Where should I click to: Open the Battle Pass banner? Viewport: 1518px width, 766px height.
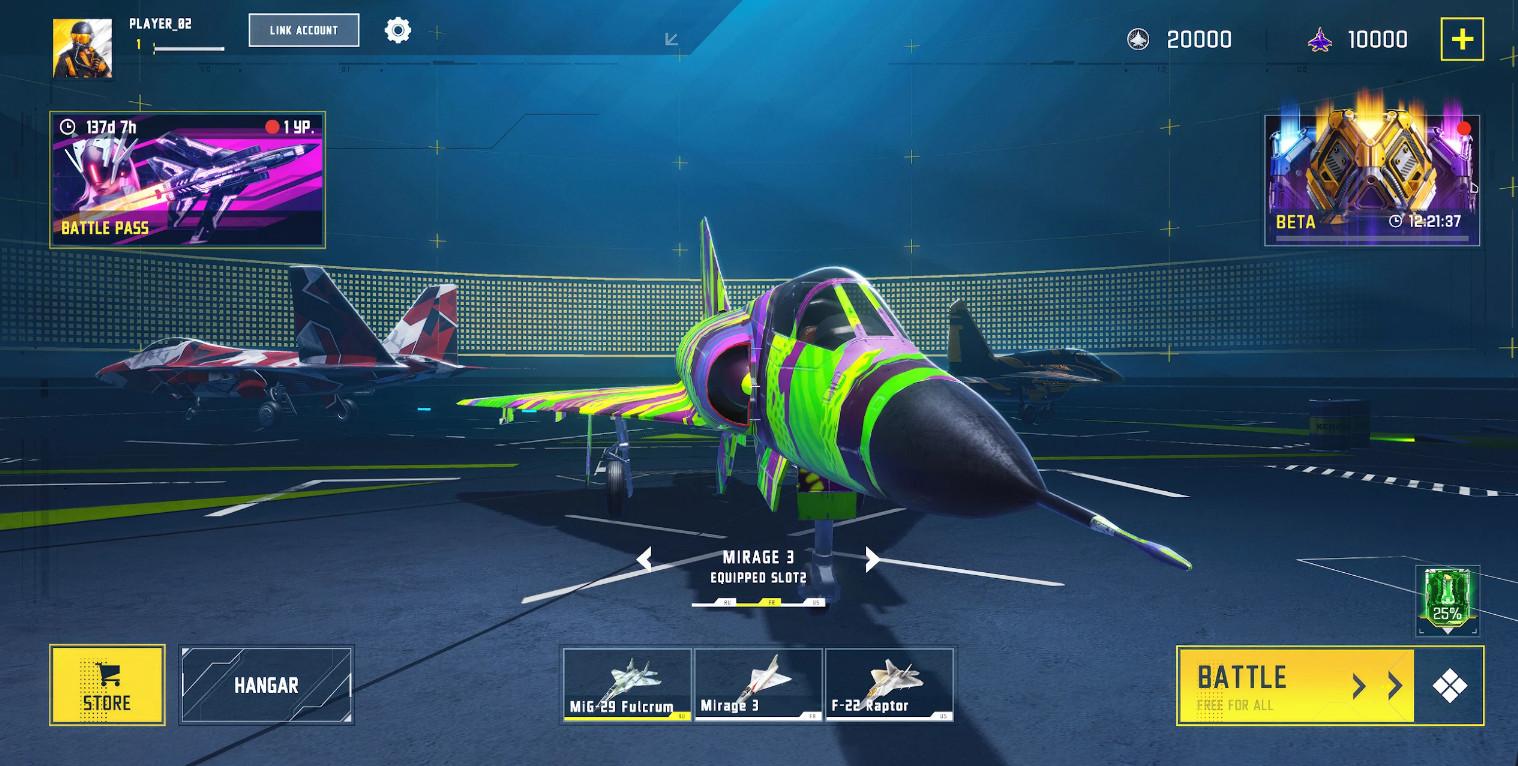(x=187, y=179)
